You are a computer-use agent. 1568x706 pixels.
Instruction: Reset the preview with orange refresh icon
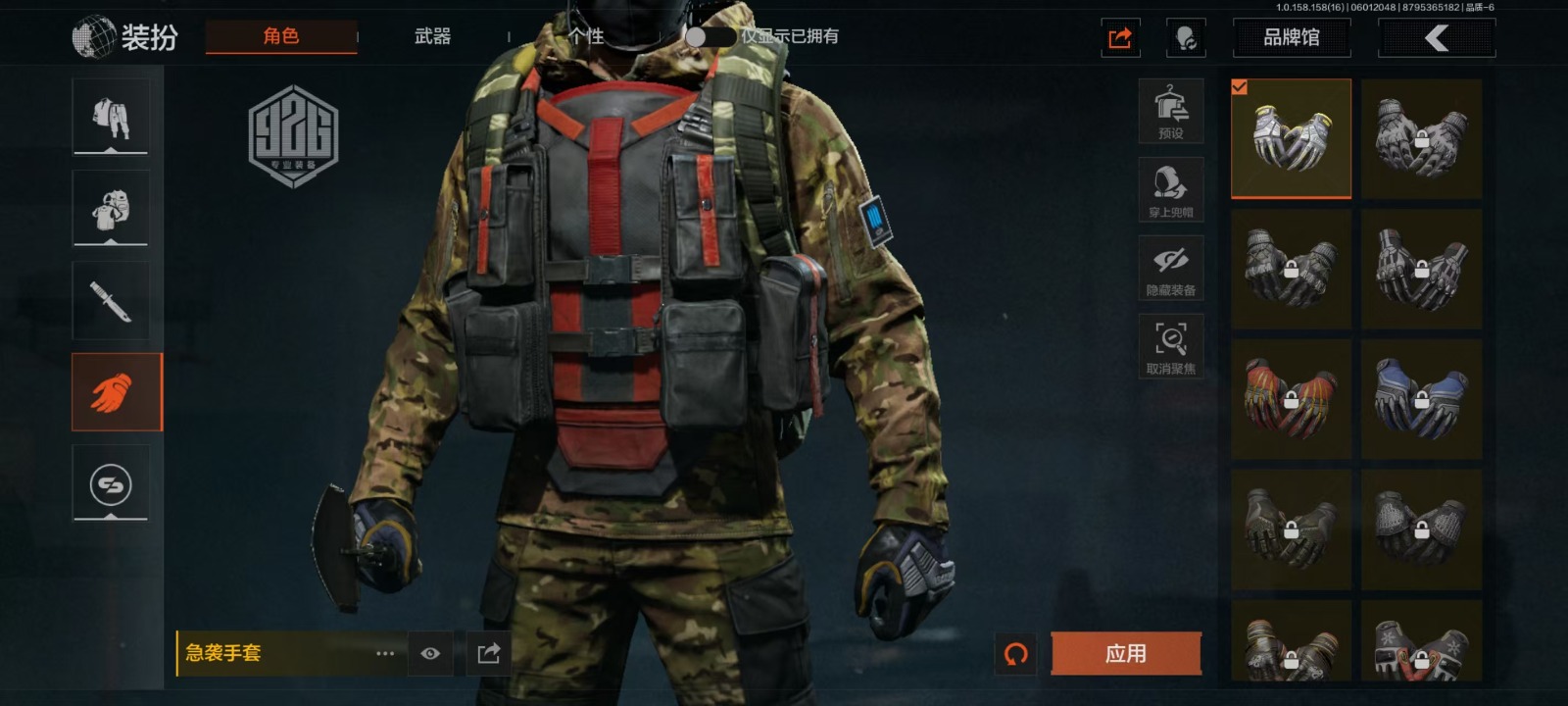[x=1015, y=653]
